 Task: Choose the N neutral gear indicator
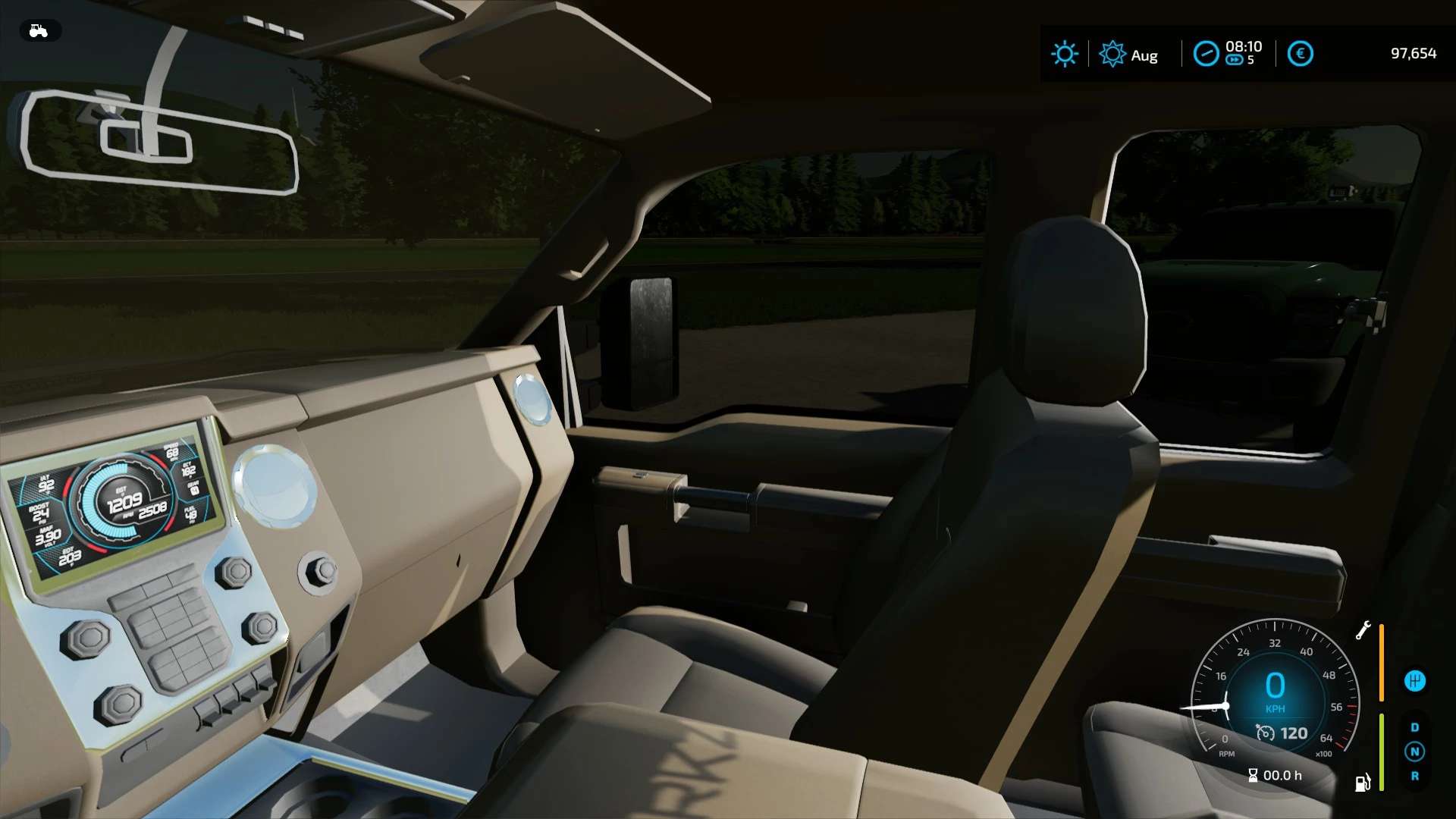click(1414, 752)
